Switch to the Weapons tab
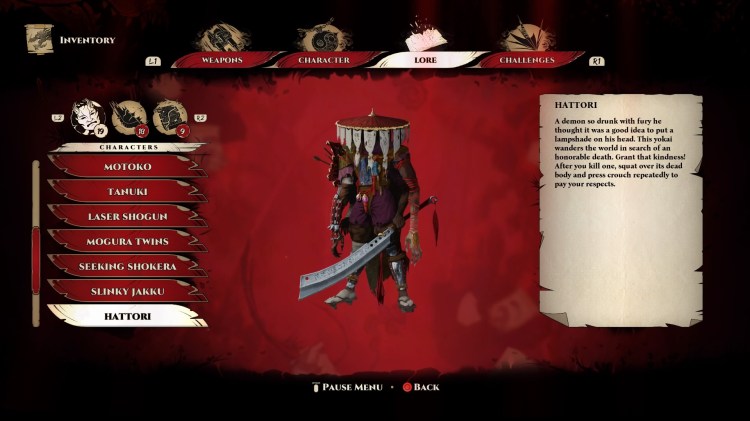 [223, 60]
